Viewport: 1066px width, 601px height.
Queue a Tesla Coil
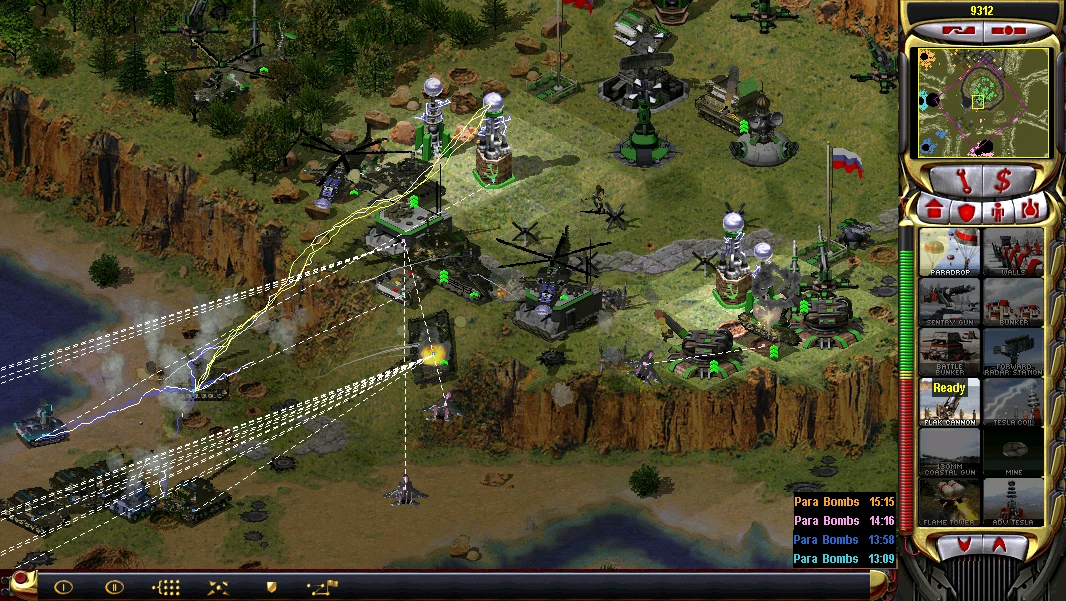1013,402
